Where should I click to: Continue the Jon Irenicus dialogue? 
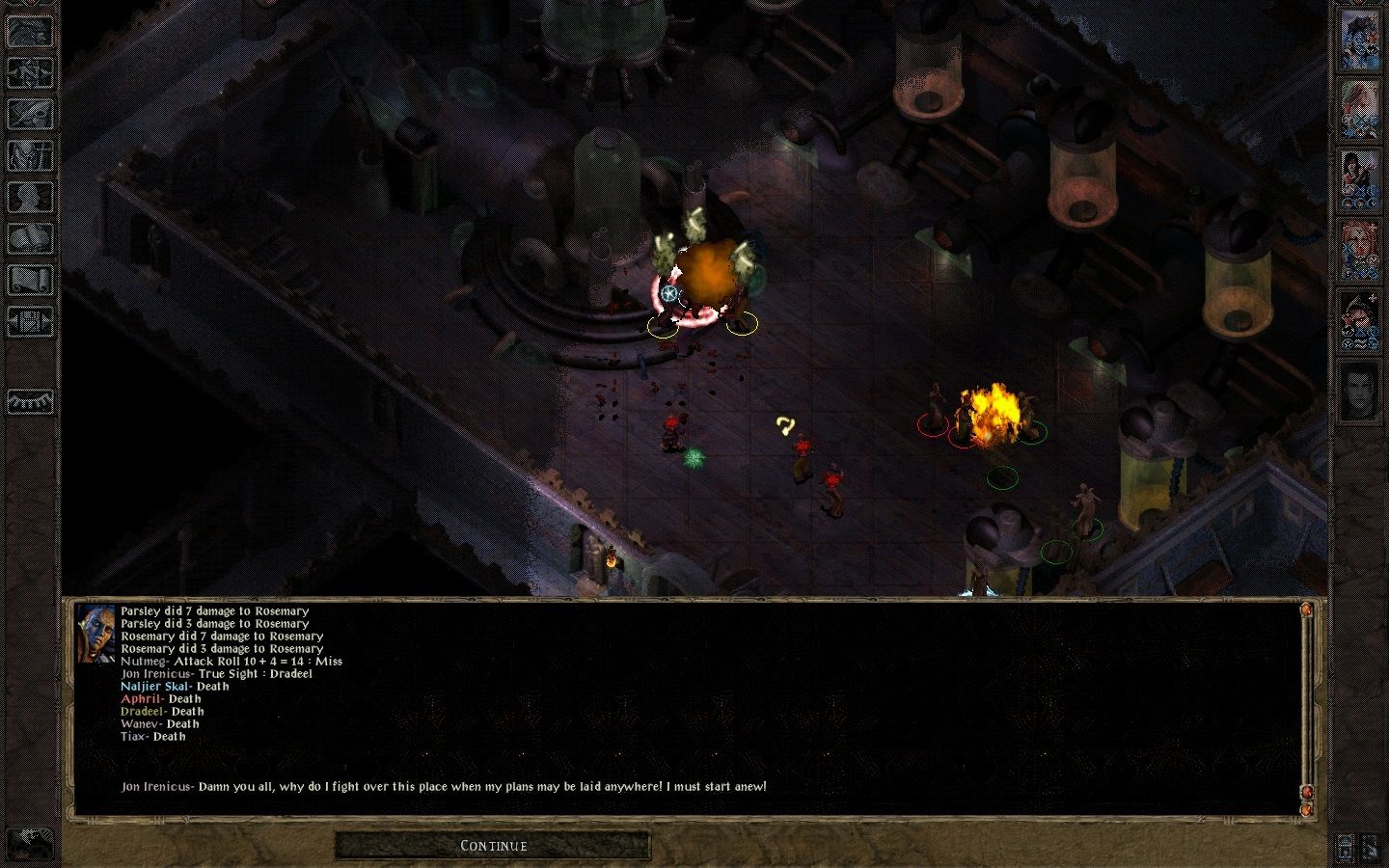(x=493, y=846)
